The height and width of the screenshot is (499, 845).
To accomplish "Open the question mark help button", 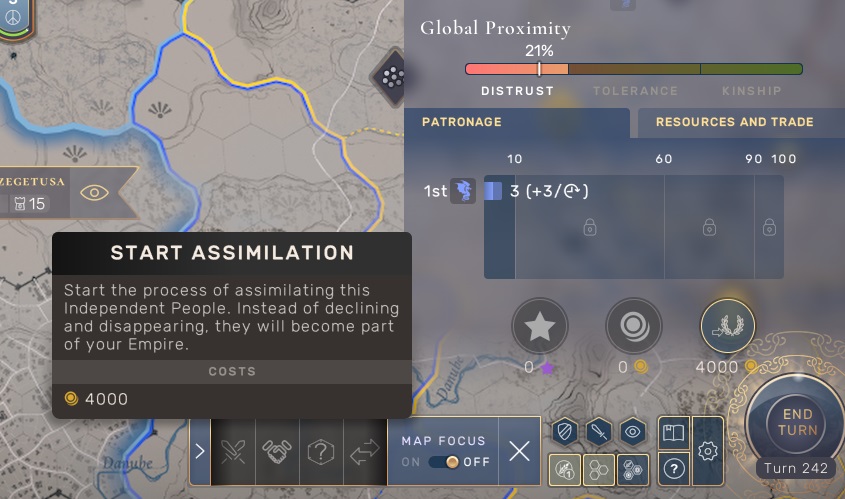I will (x=674, y=469).
